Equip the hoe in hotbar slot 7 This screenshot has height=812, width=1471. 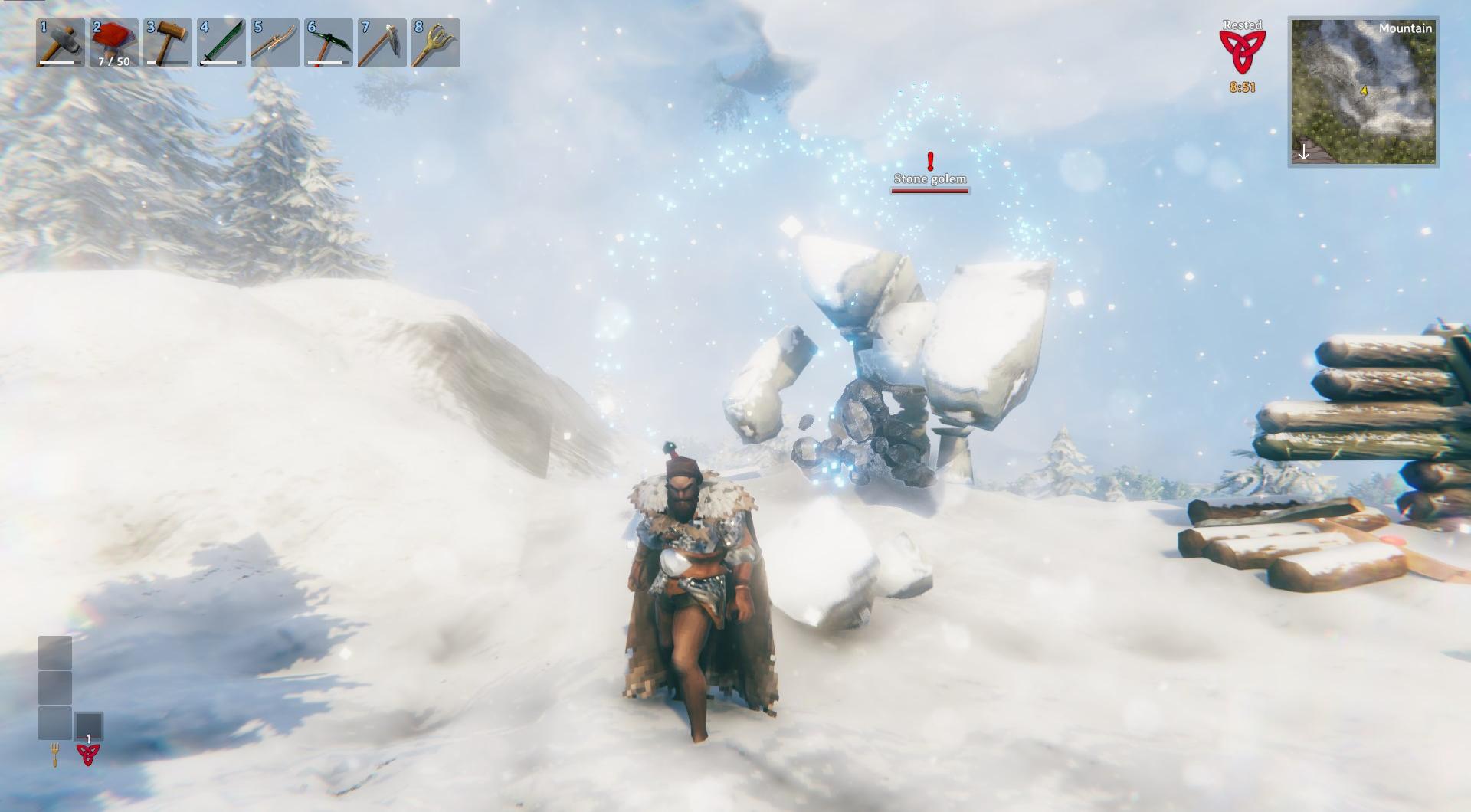(382, 43)
